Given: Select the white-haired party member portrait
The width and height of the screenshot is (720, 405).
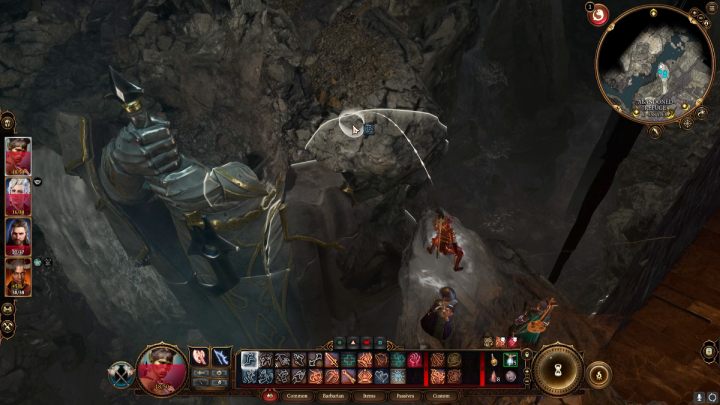Looking at the screenshot, I should 18,197.
